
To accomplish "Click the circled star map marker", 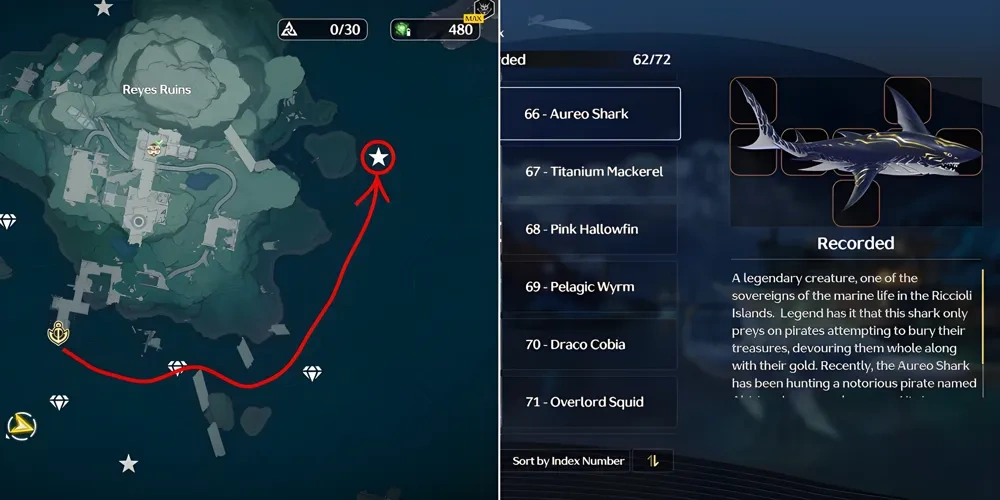I will (379, 158).
